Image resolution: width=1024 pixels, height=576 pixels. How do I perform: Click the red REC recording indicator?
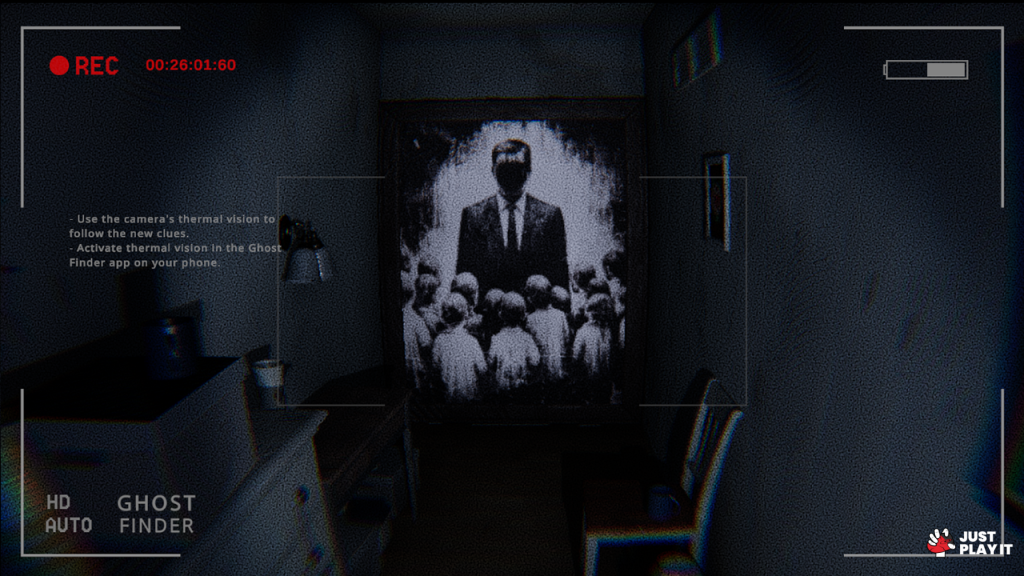[84, 66]
